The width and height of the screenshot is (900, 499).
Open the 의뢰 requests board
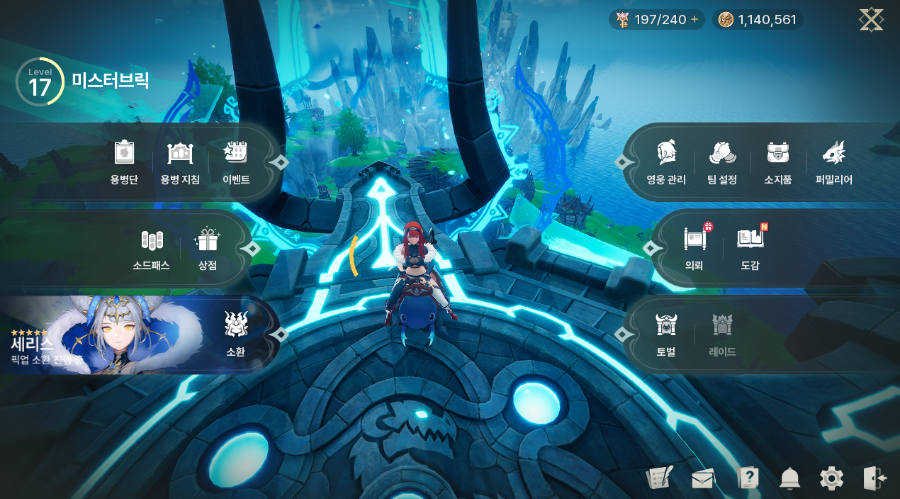point(694,248)
